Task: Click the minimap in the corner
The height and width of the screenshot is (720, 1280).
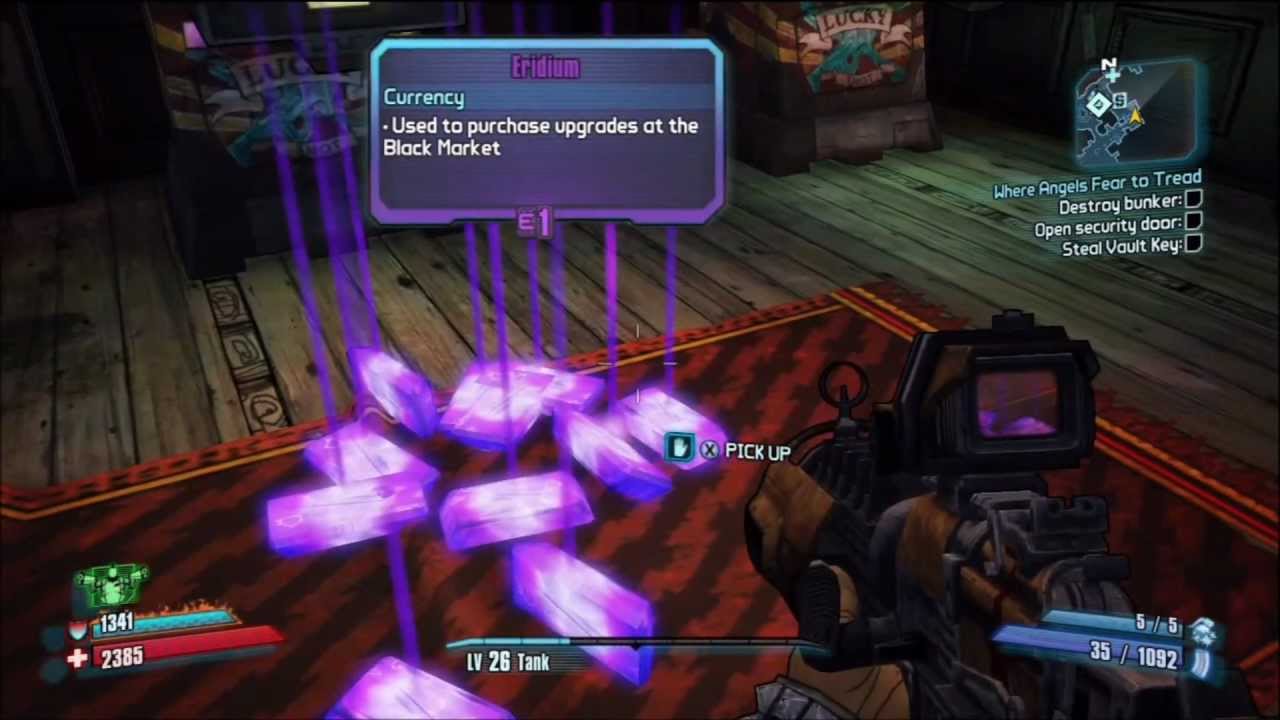Action: coord(1138,110)
